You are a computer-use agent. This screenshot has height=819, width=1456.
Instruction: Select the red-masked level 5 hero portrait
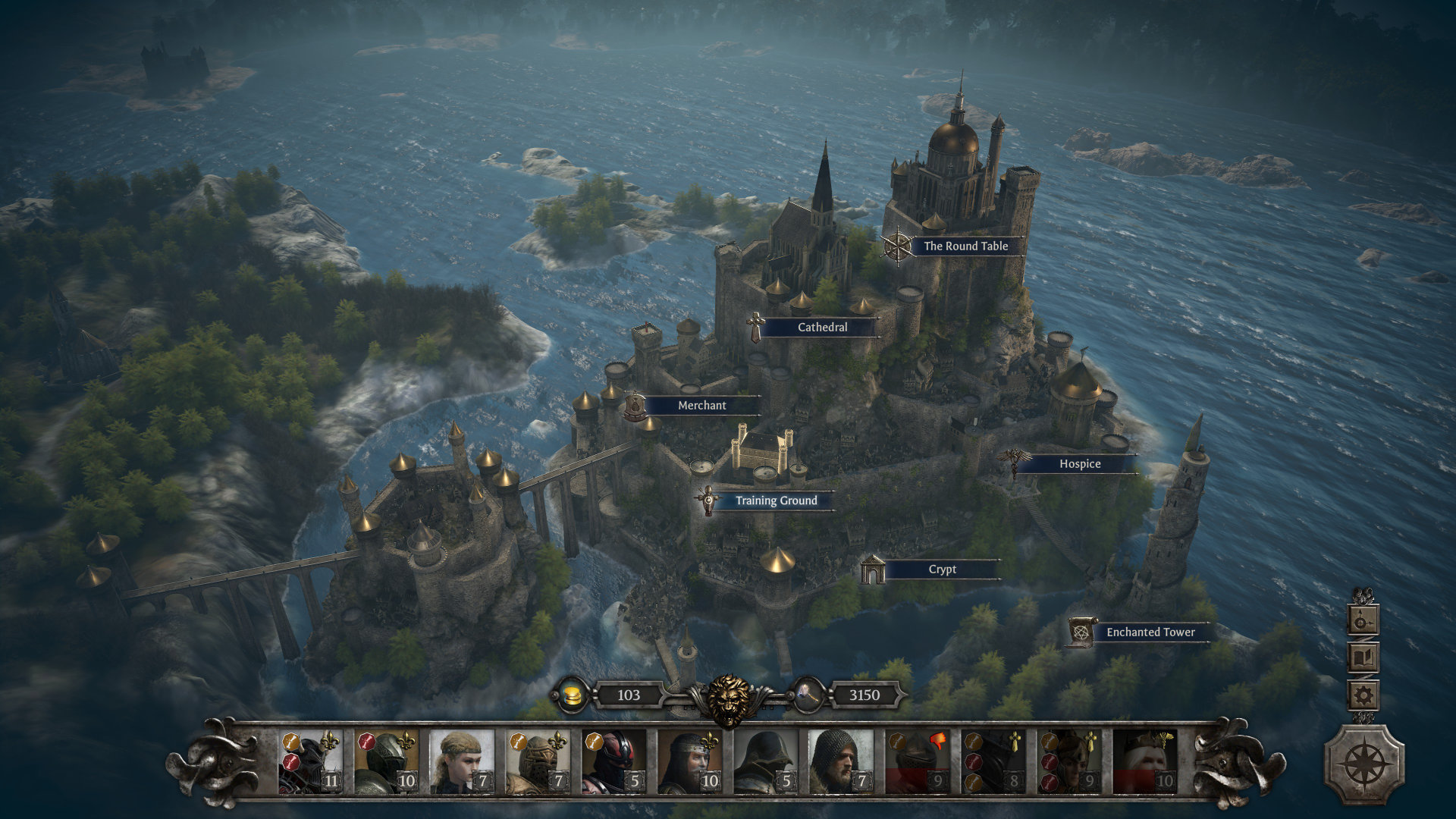tap(613, 761)
